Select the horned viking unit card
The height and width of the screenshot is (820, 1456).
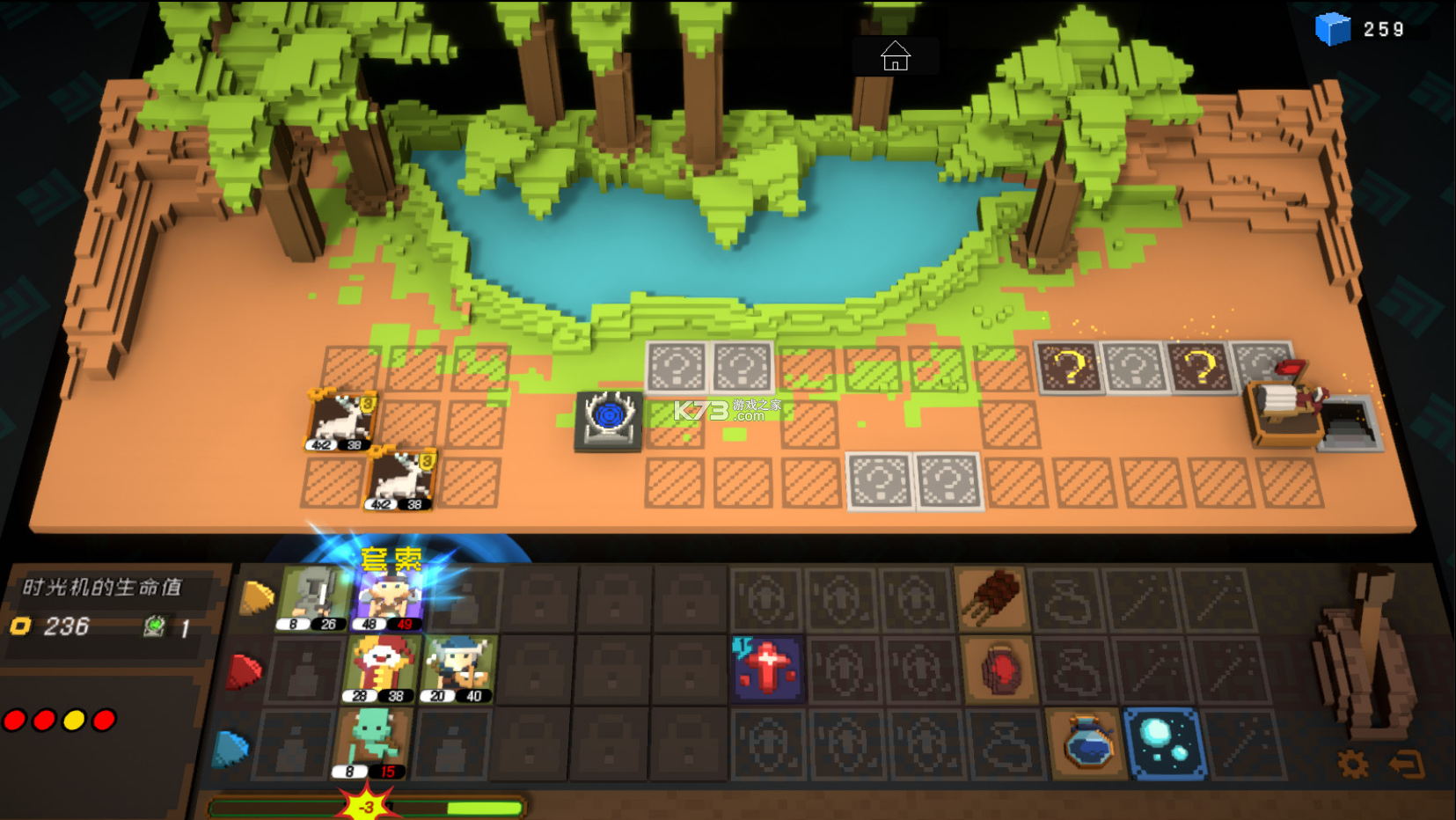[458, 670]
